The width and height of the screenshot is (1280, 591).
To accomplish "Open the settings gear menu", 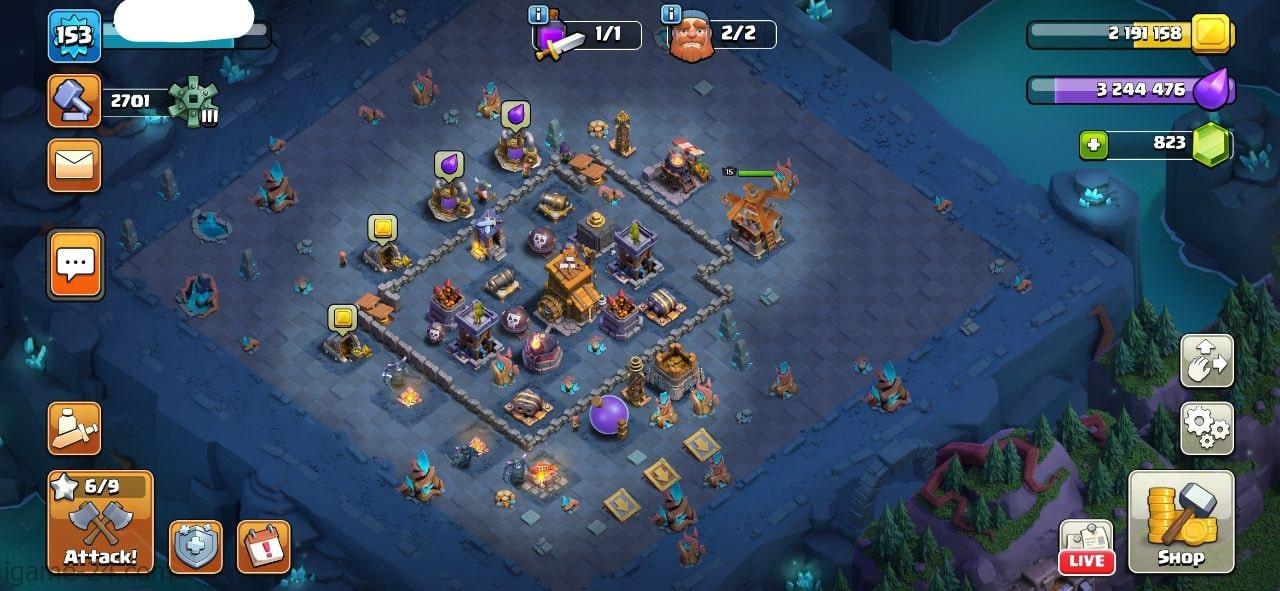I will pos(1207,429).
